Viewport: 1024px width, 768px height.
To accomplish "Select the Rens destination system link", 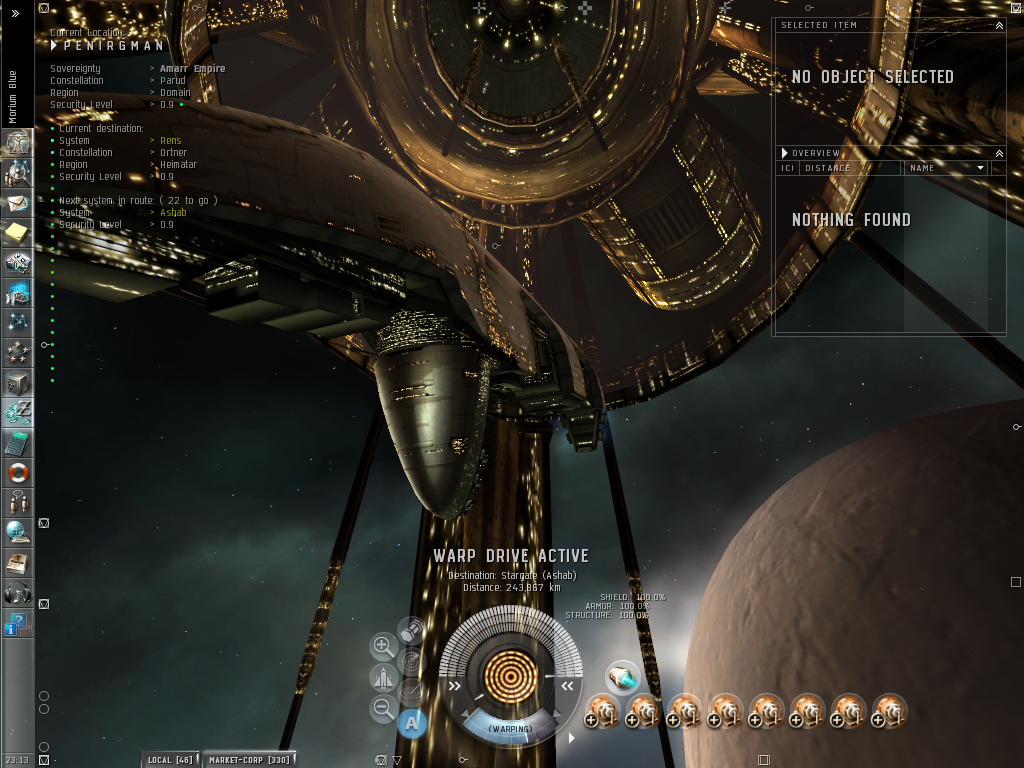I will tap(171, 141).
